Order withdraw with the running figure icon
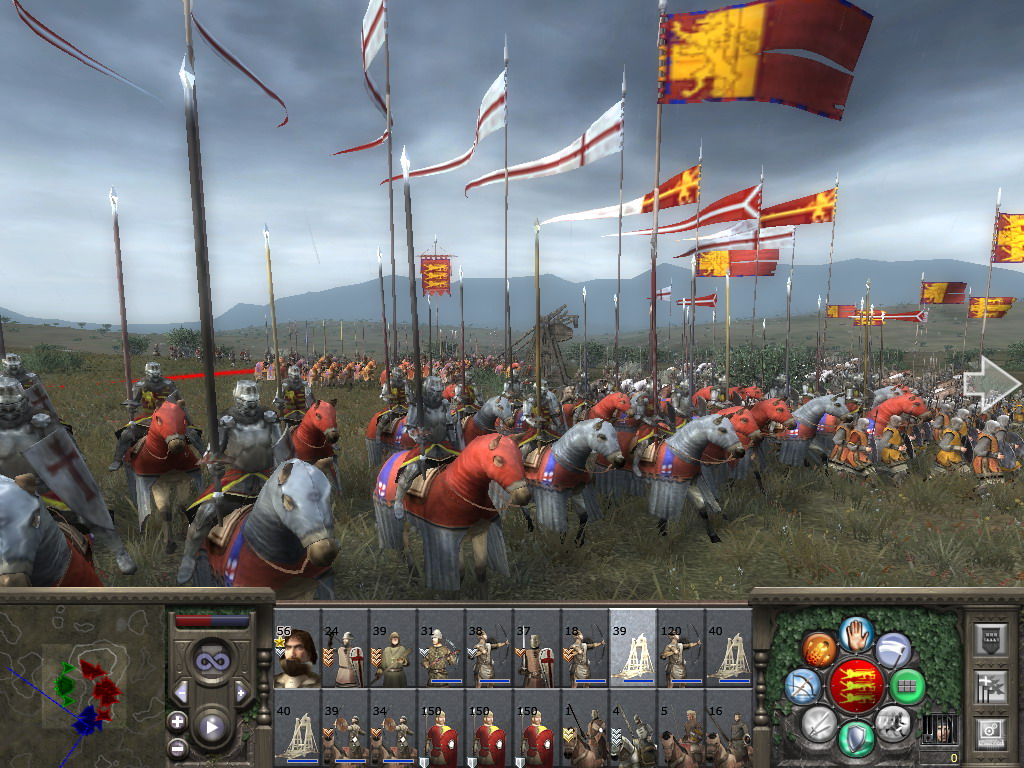 [892, 722]
